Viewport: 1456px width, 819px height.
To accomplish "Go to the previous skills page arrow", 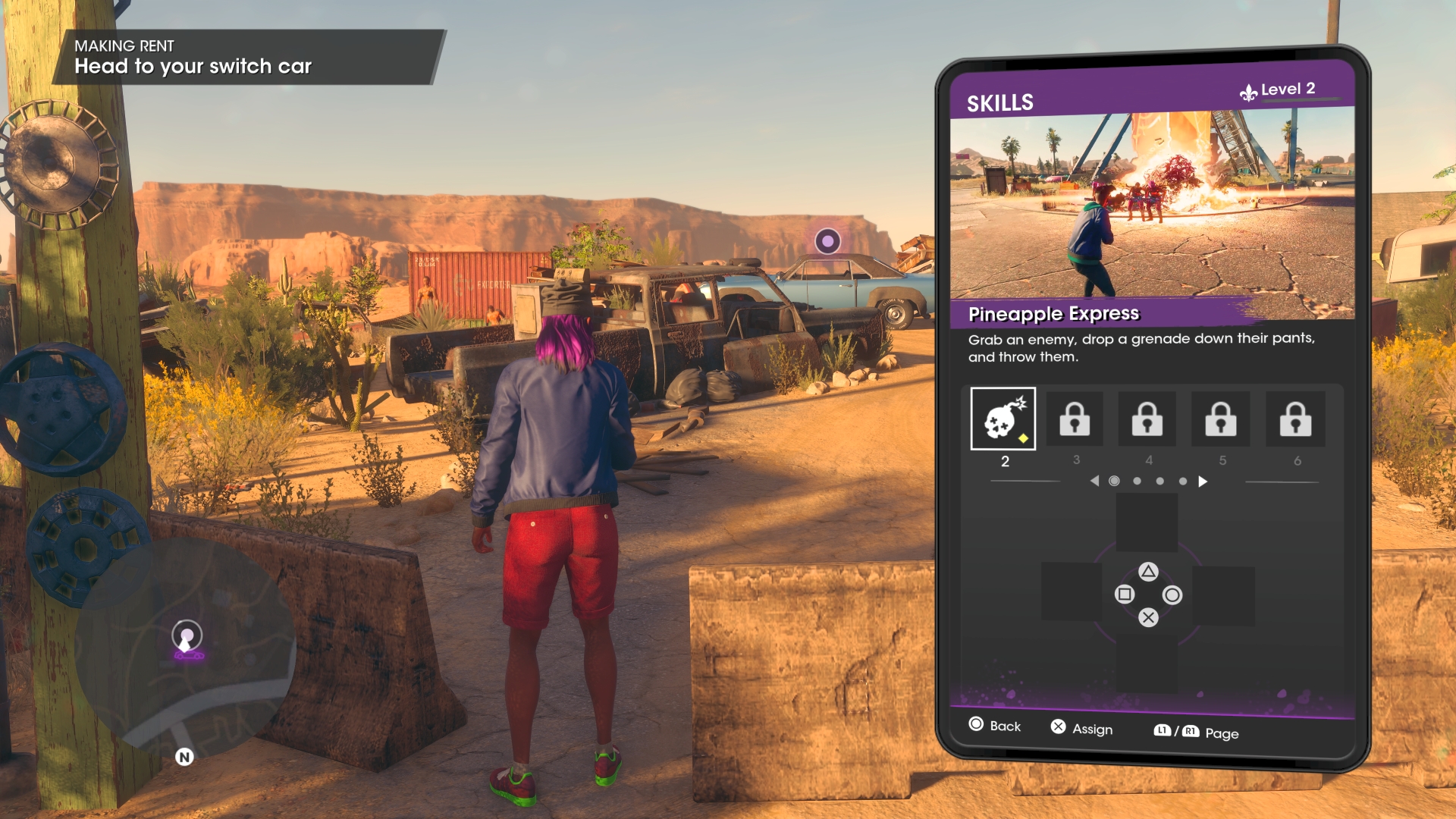I will (x=1094, y=481).
